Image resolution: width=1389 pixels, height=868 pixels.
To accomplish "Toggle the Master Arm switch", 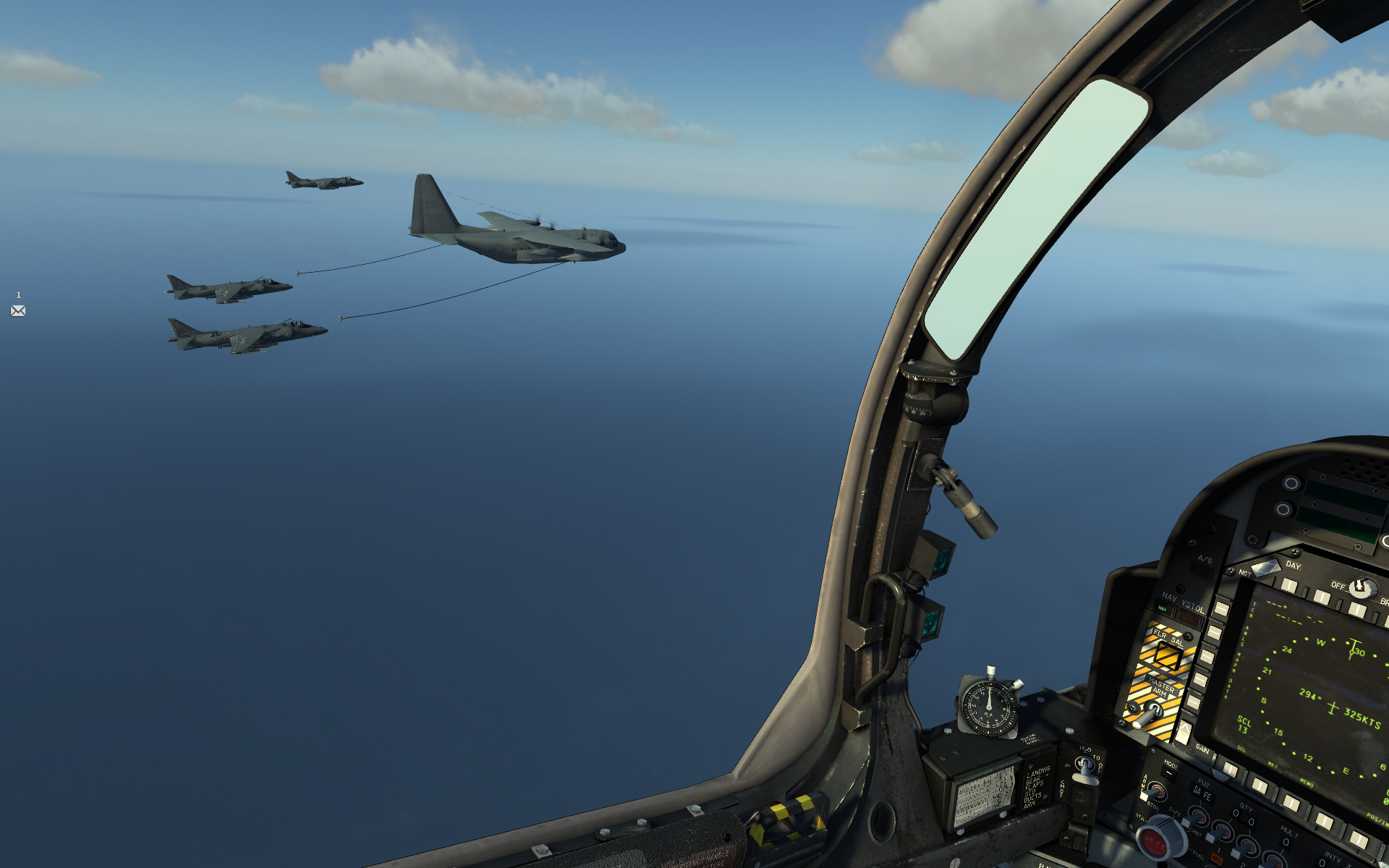I will pyautogui.click(x=1149, y=712).
